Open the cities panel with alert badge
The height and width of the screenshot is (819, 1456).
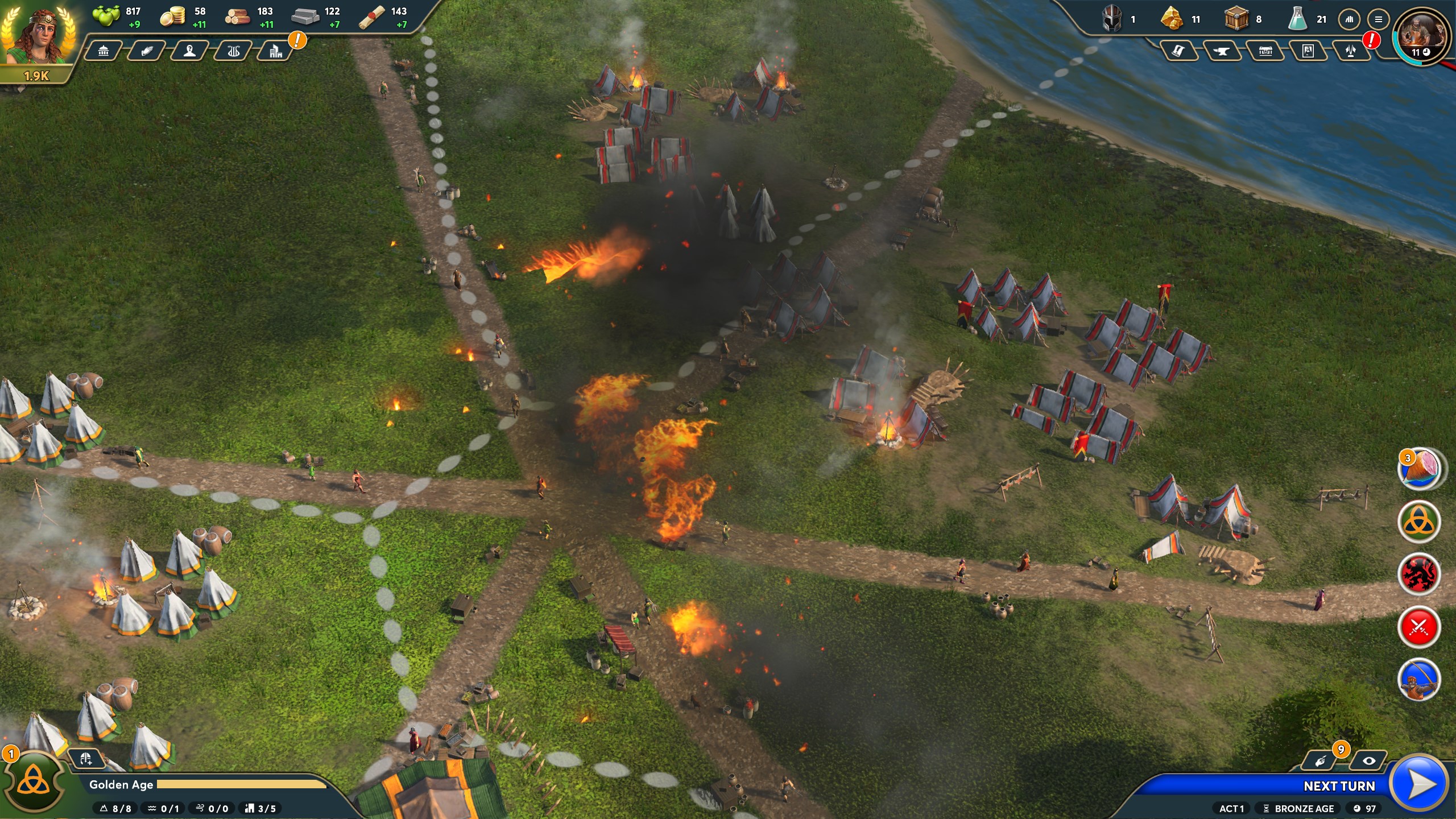point(276,52)
